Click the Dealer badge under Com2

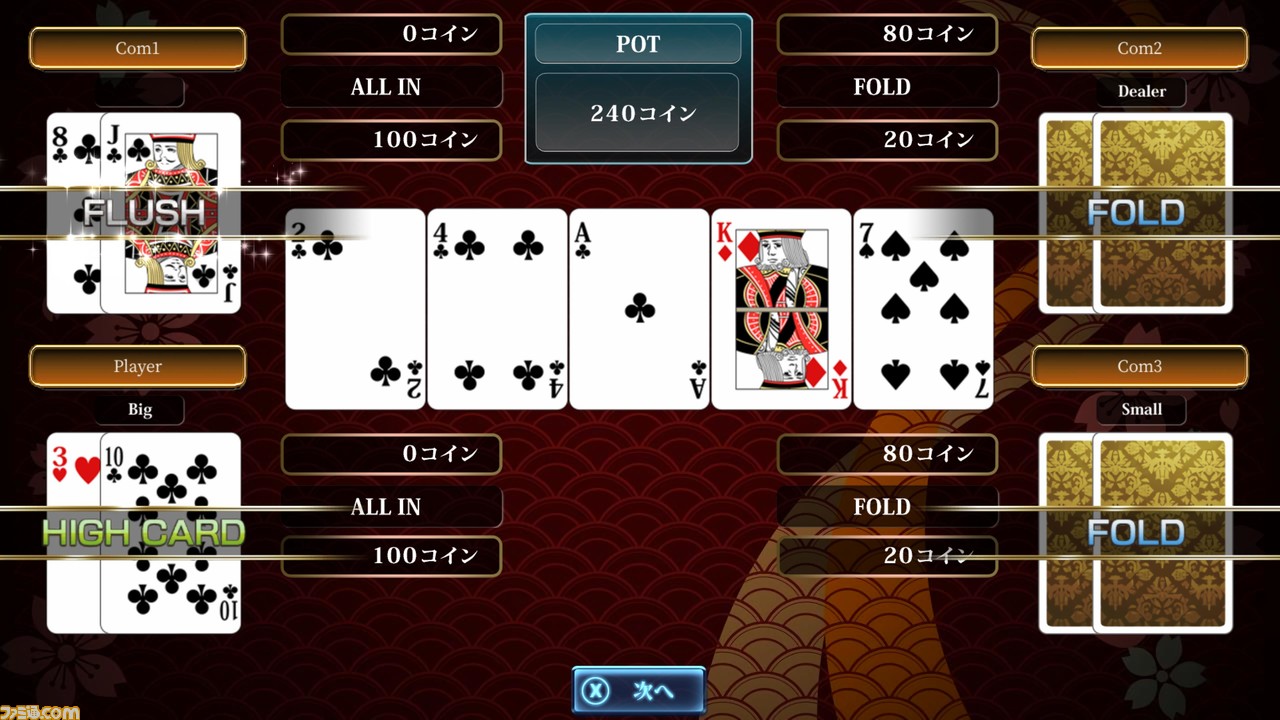[1141, 91]
